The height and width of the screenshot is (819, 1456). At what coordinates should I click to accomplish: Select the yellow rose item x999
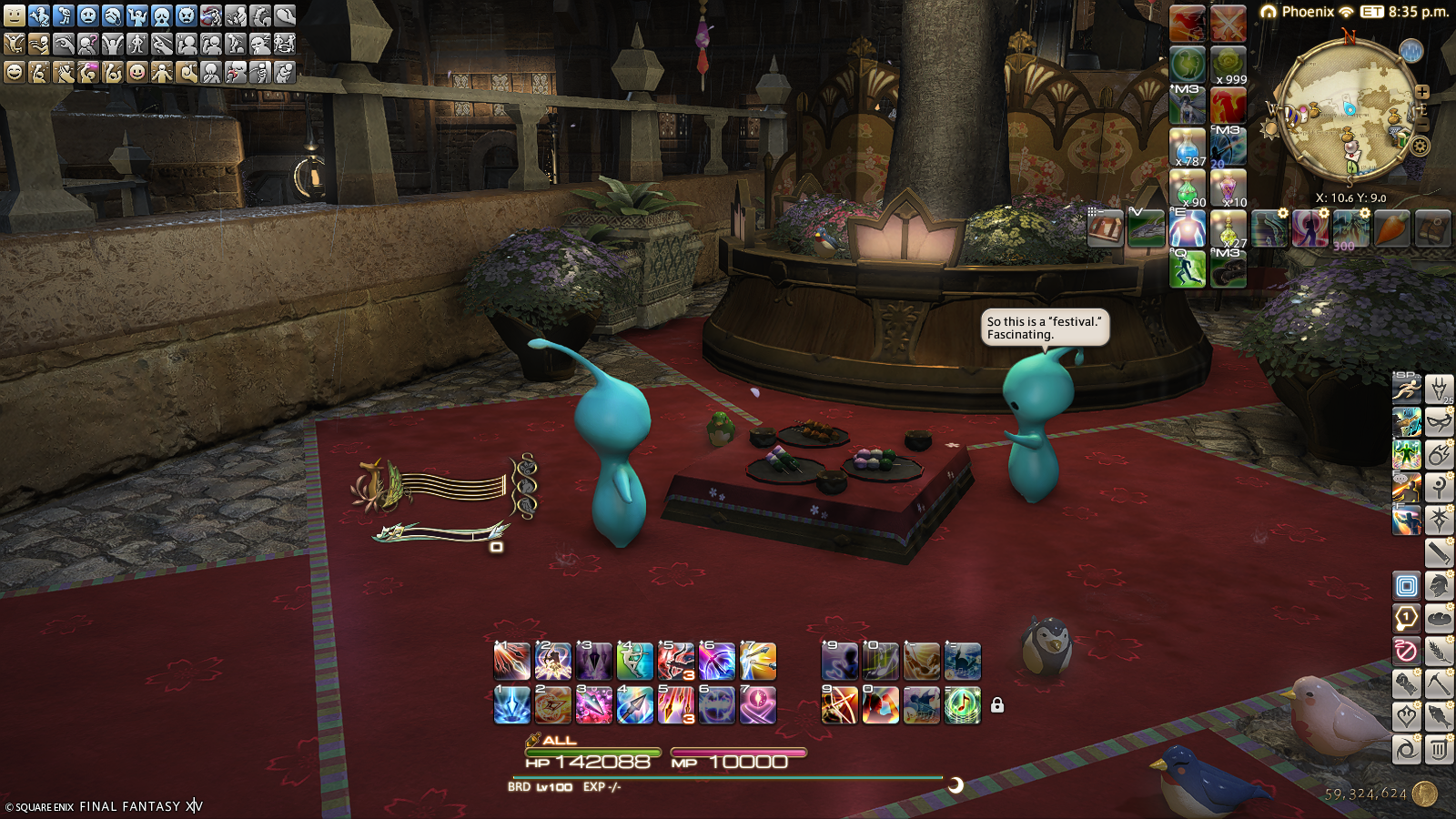click(x=1228, y=65)
